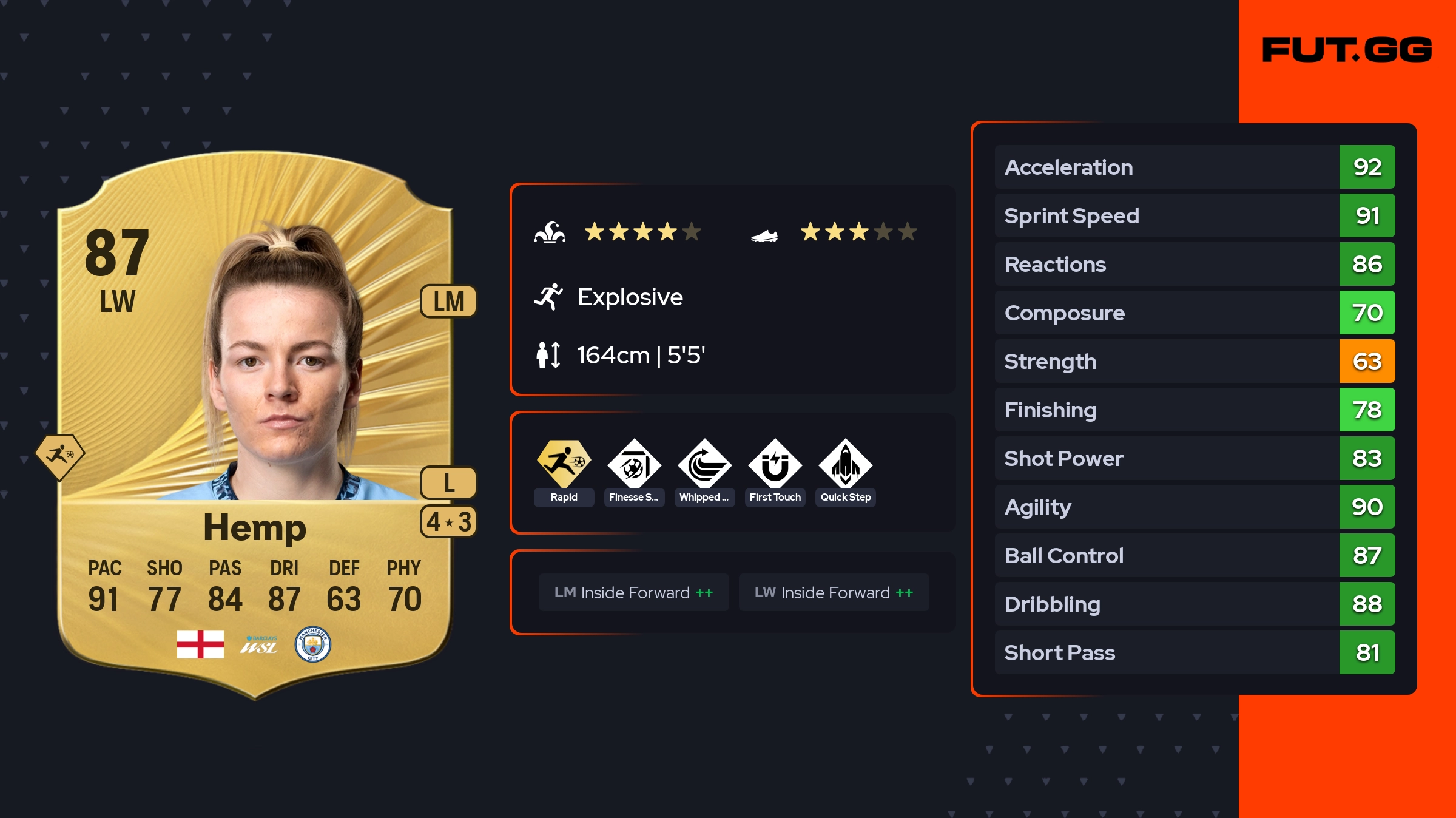Select the Sprint Speed stat row
Image resolution: width=1456 pixels, height=818 pixels.
pos(1194,215)
